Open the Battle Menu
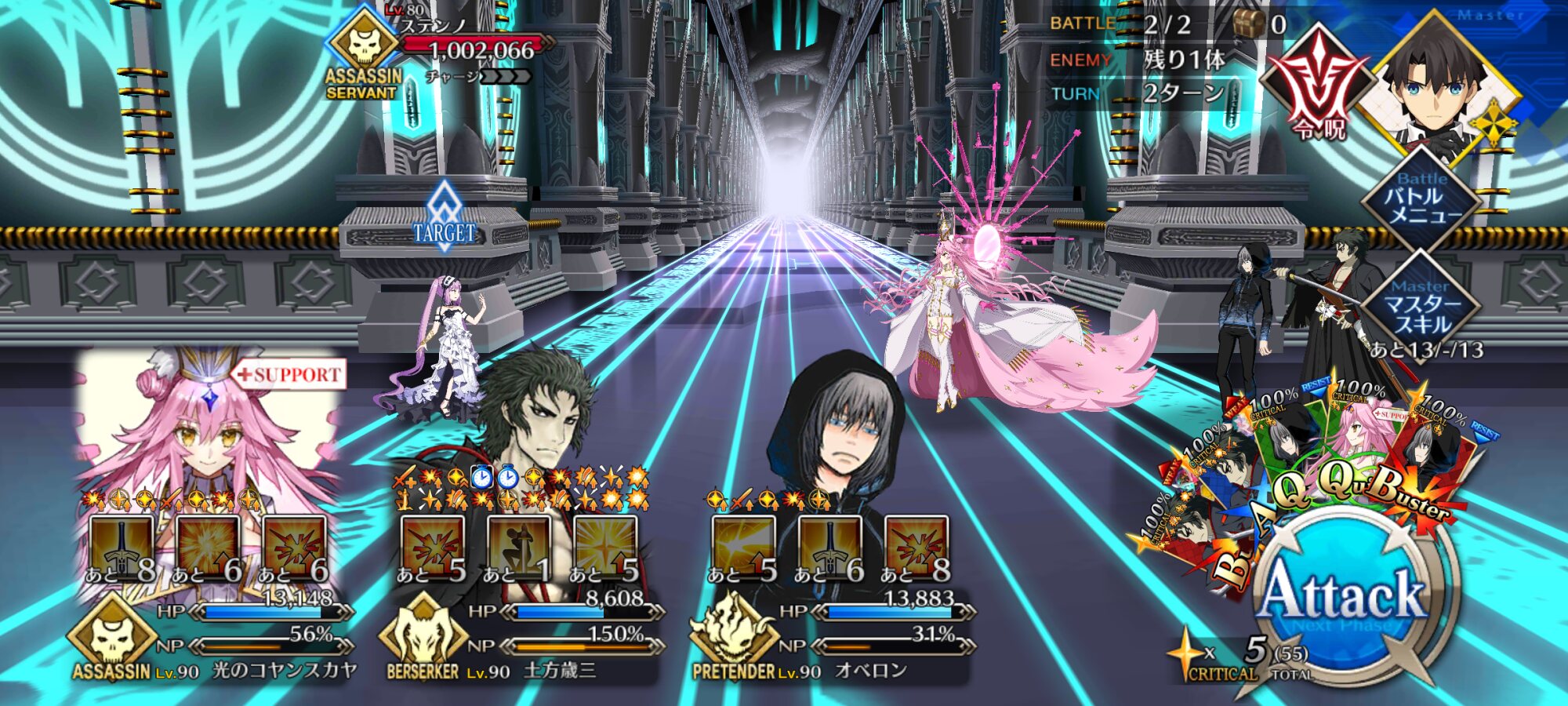Viewport: 1568px width, 706px height. click(x=1422, y=199)
